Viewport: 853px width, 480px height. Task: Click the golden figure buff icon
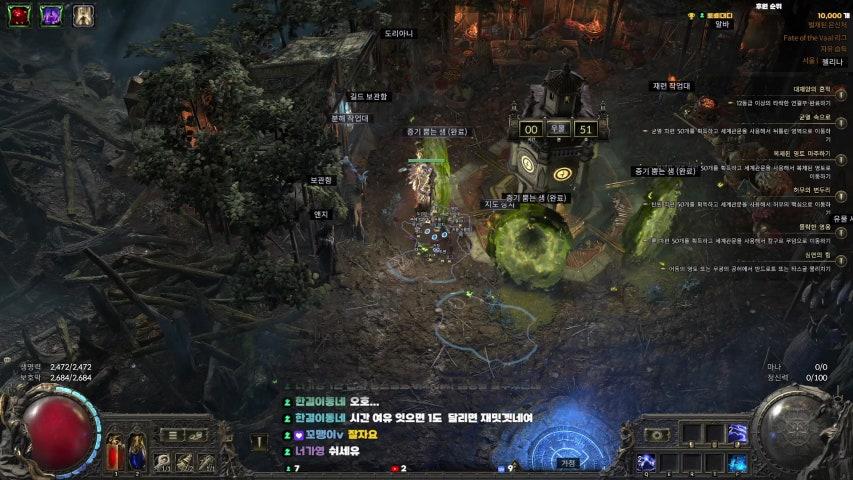coord(83,14)
